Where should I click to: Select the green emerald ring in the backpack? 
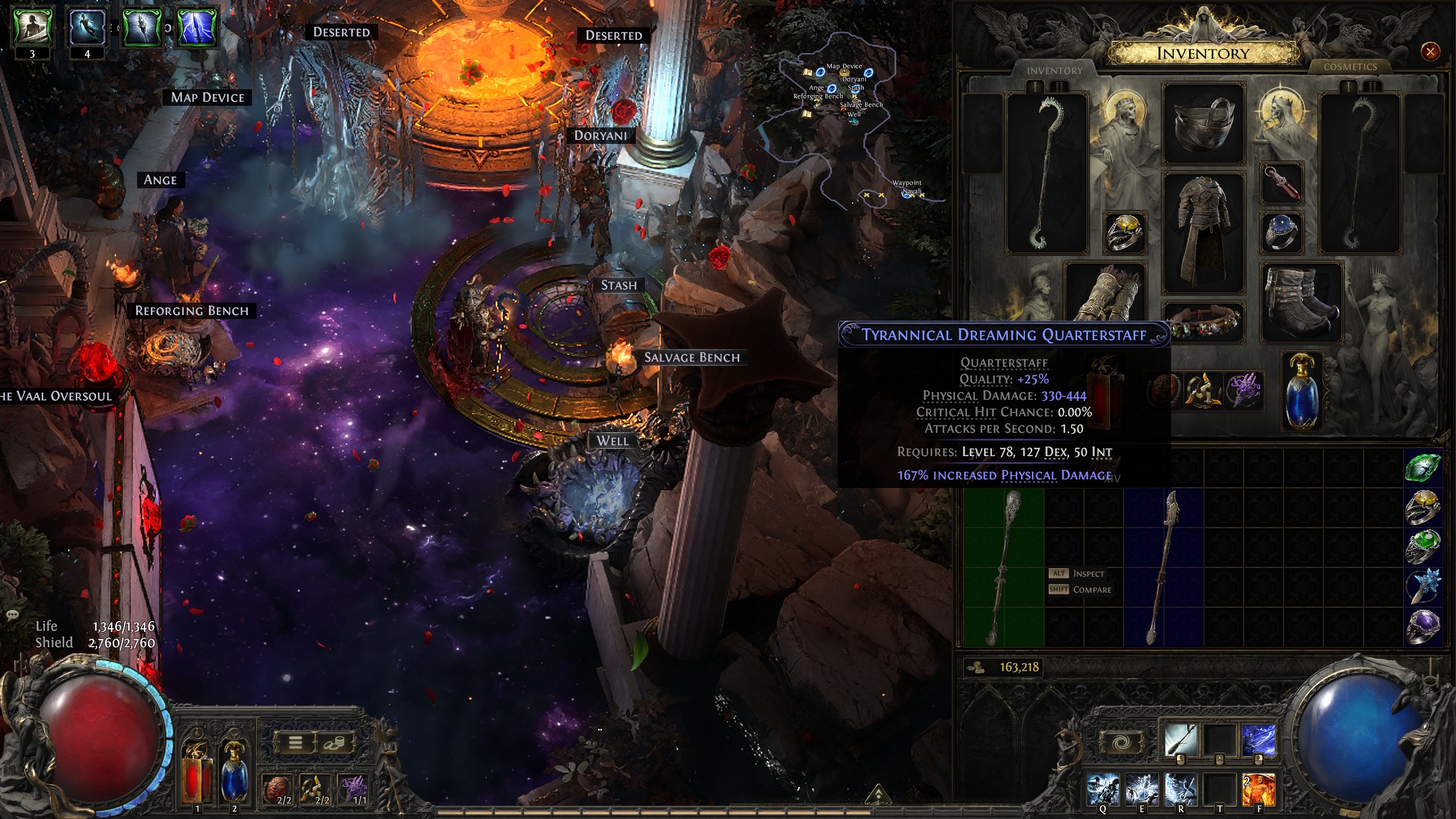[1423, 548]
